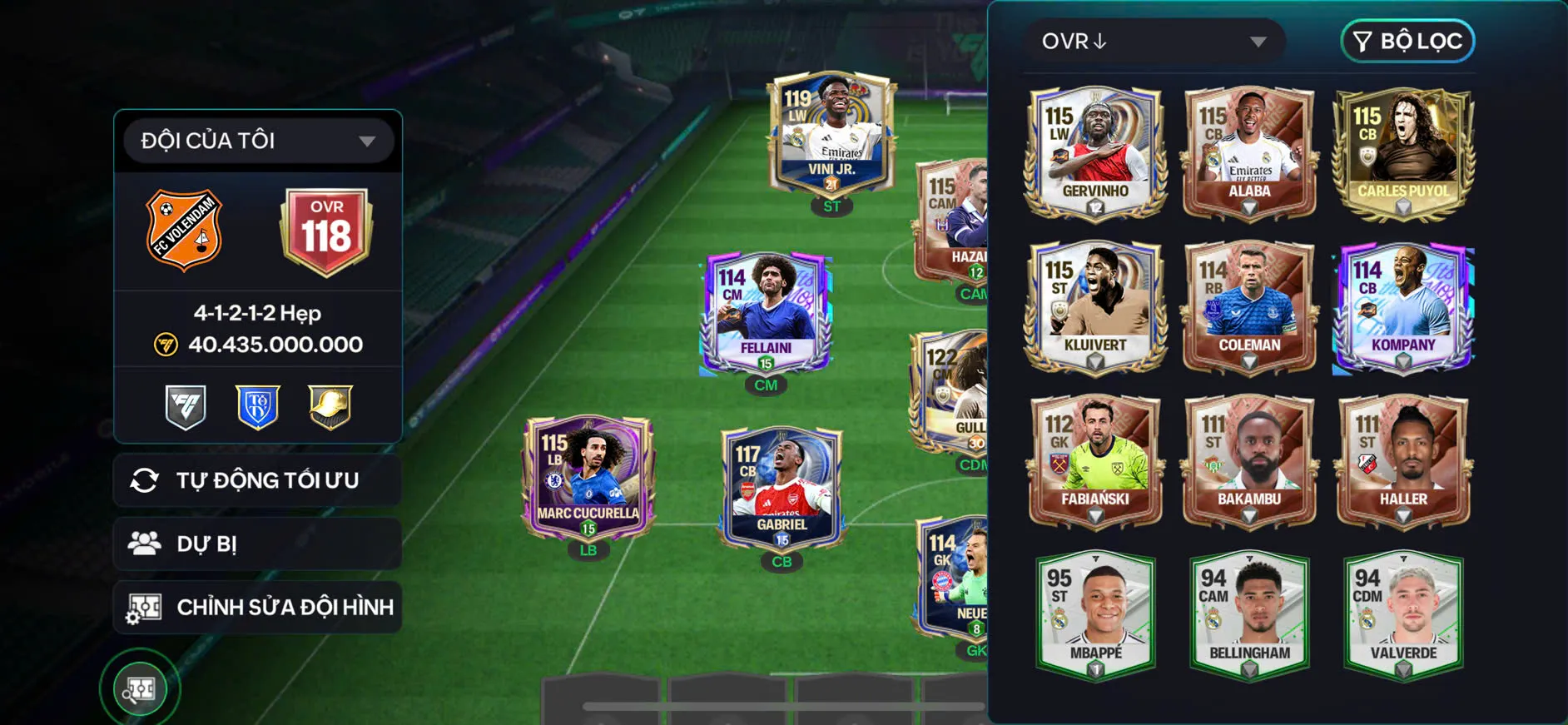Open the Đội Của Tôi squad dropdown
Image resolution: width=1568 pixels, height=725 pixels.
pyautogui.click(x=258, y=141)
